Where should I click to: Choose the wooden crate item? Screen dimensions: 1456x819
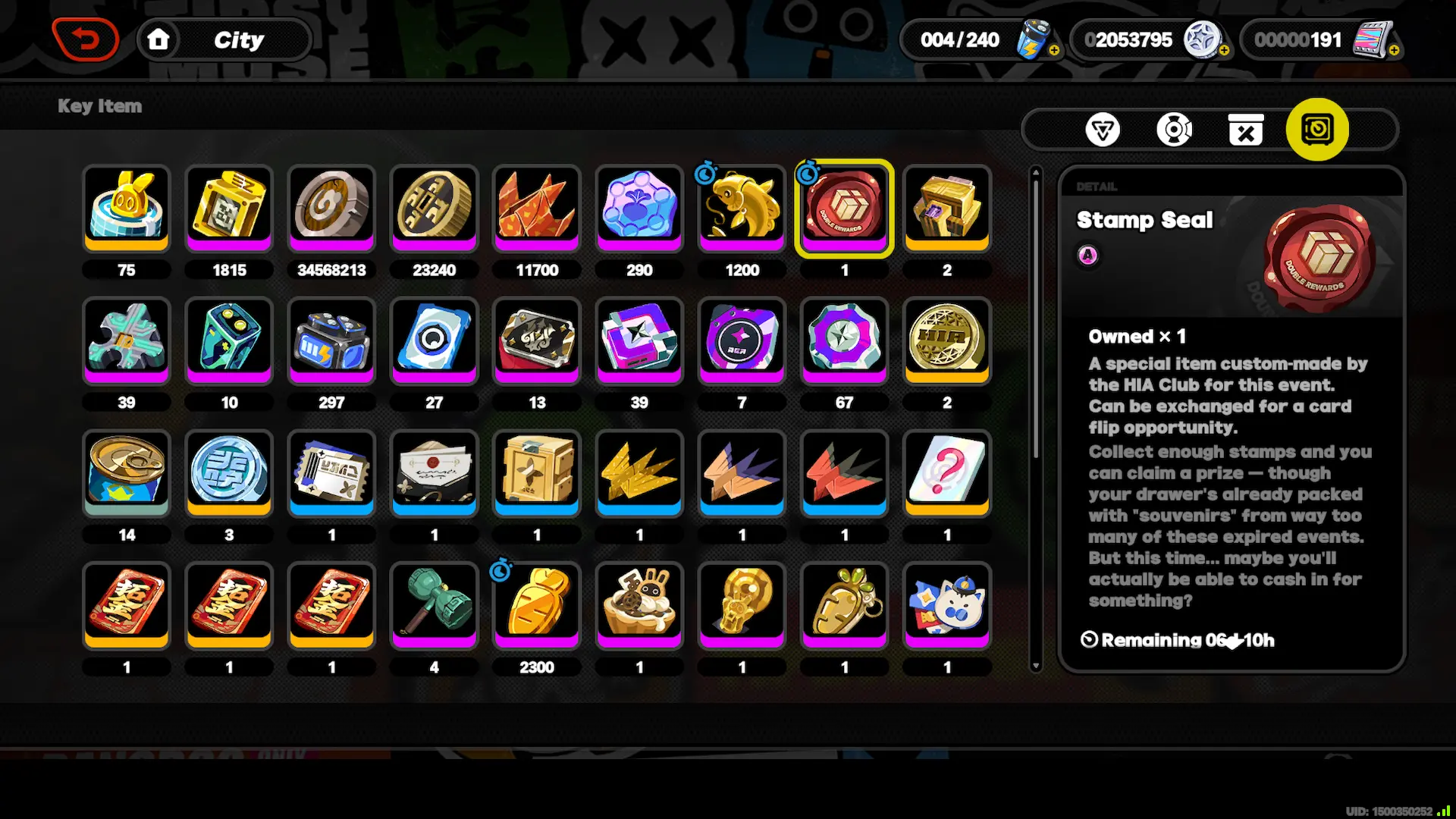point(536,472)
